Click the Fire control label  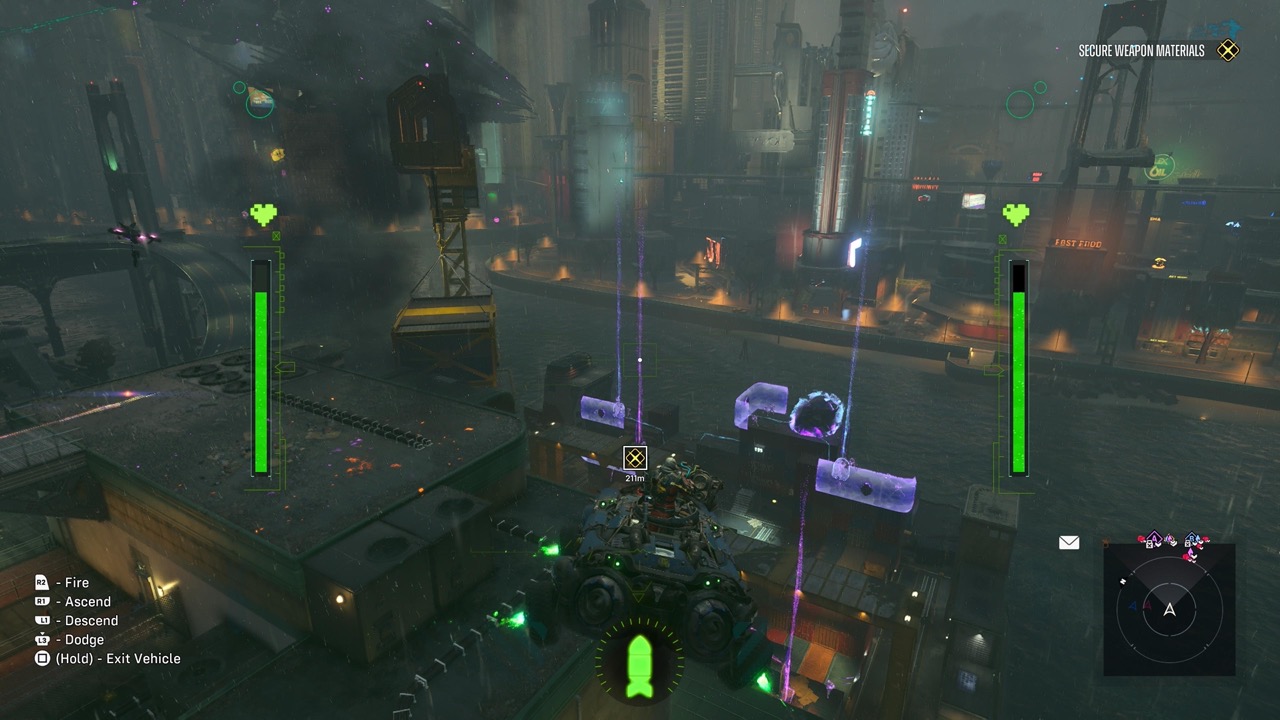tap(78, 582)
